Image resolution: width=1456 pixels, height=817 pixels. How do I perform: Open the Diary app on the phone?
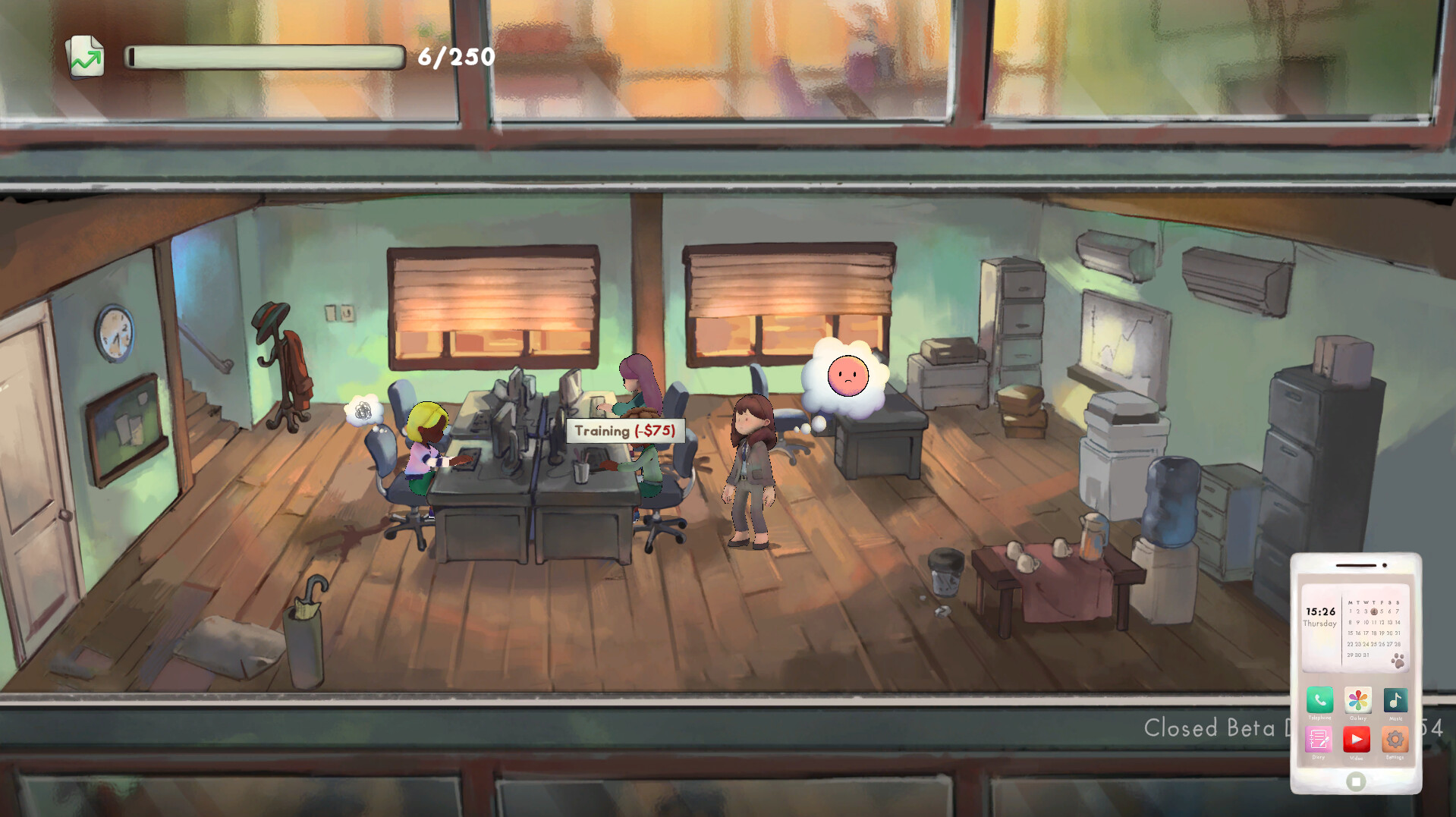(1318, 738)
